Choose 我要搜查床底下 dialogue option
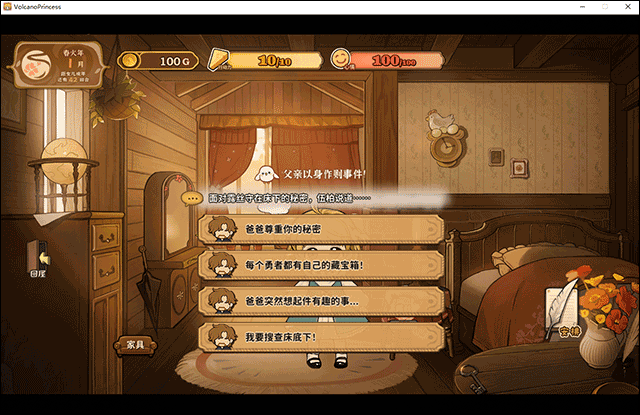 click(x=321, y=336)
